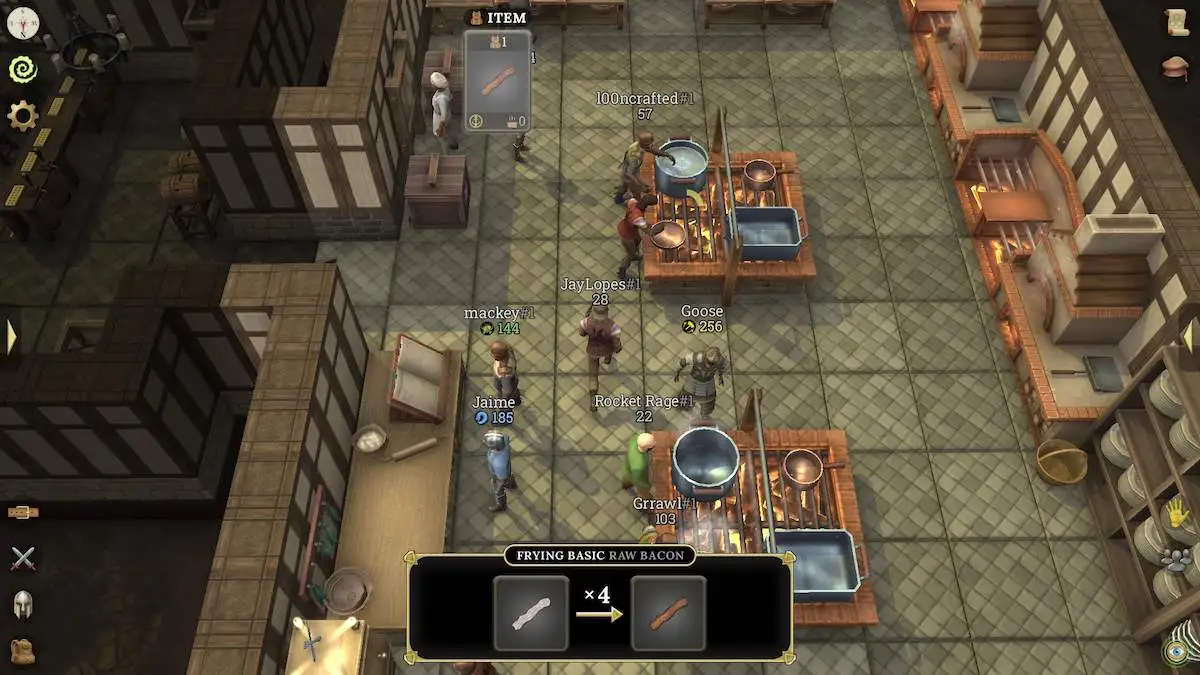This screenshot has width=1200, height=675.
Task: Select the belt icon
Action: [23, 512]
